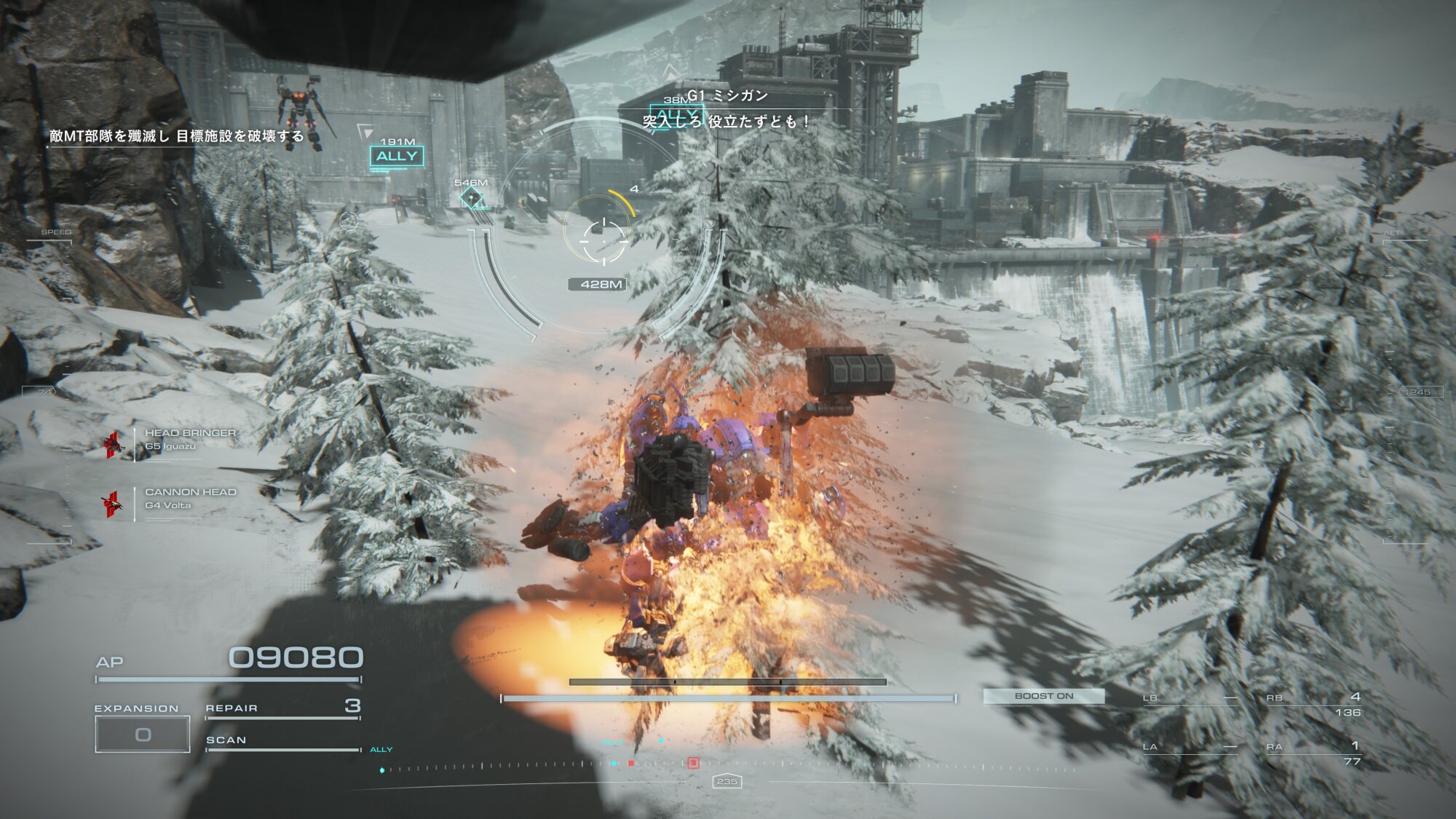Image resolution: width=1456 pixels, height=819 pixels.
Task: Click the BOOST ON indicator
Action: point(1043,696)
